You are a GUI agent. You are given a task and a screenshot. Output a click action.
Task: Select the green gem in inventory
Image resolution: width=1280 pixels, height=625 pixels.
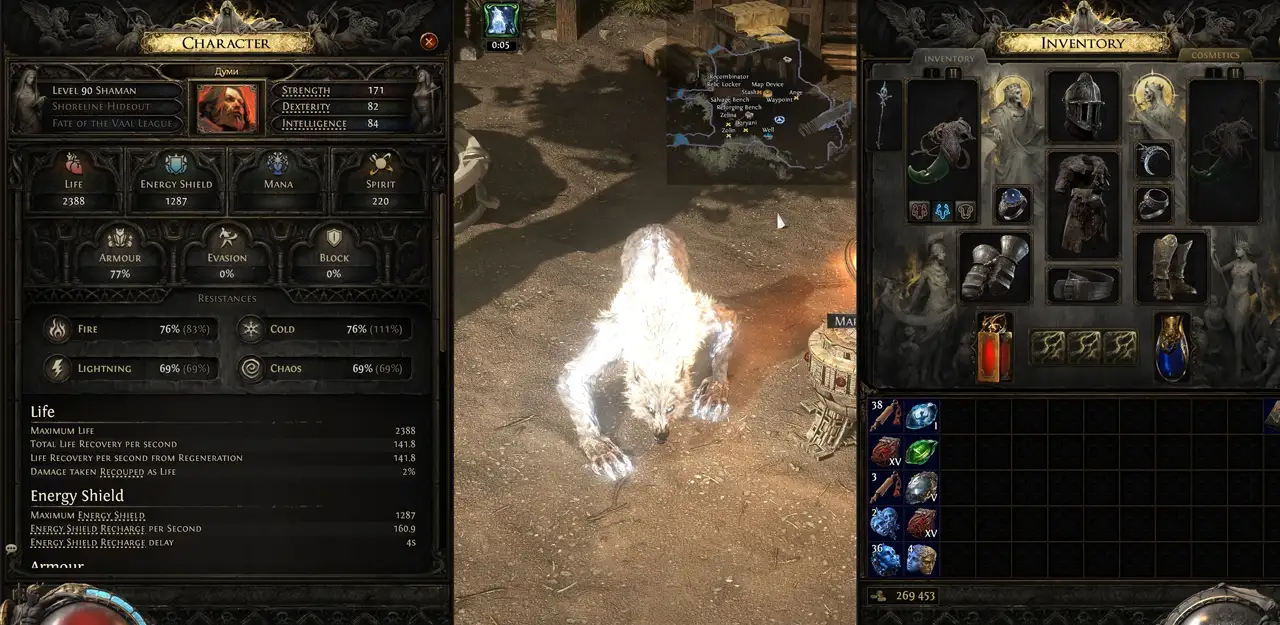pyautogui.click(x=921, y=450)
